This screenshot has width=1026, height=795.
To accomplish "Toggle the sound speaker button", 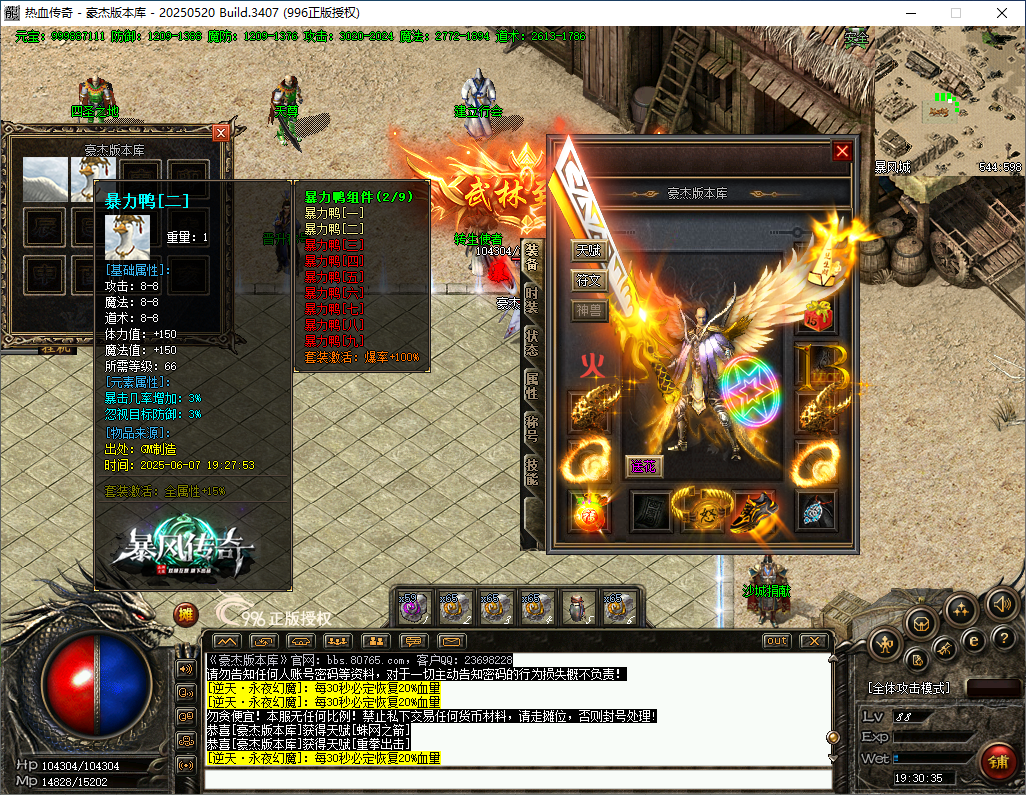I will pyautogui.click(x=1001, y=603).
